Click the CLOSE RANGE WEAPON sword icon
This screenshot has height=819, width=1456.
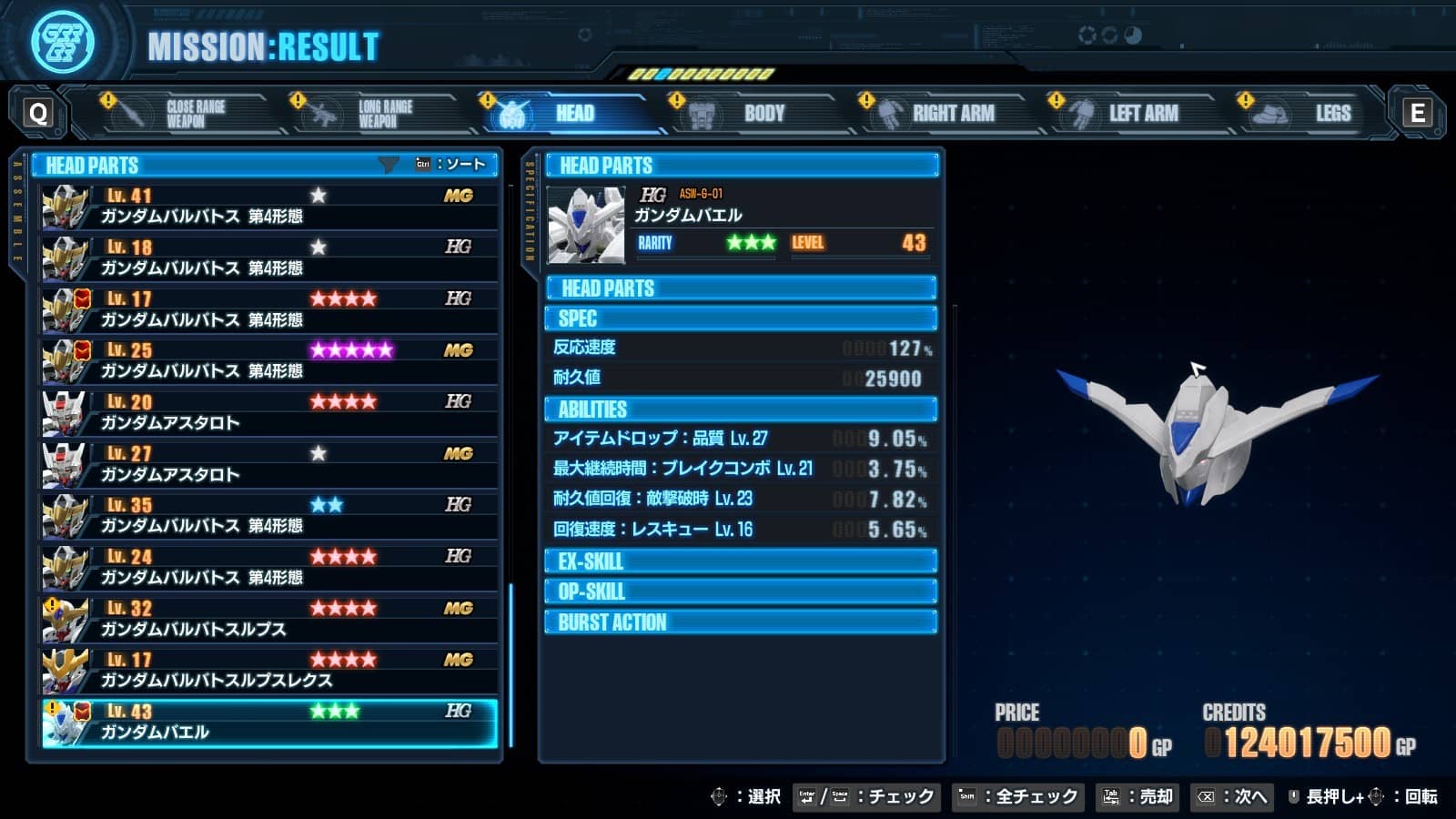129,111
